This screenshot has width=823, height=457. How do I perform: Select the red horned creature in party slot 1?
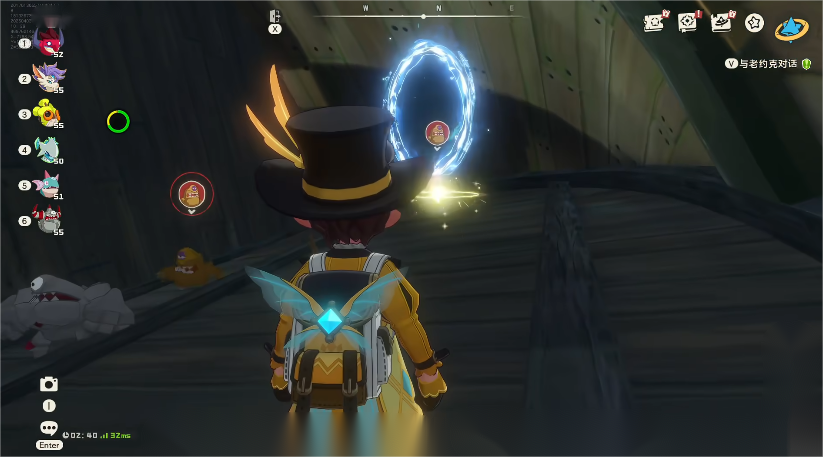(47, 40)
